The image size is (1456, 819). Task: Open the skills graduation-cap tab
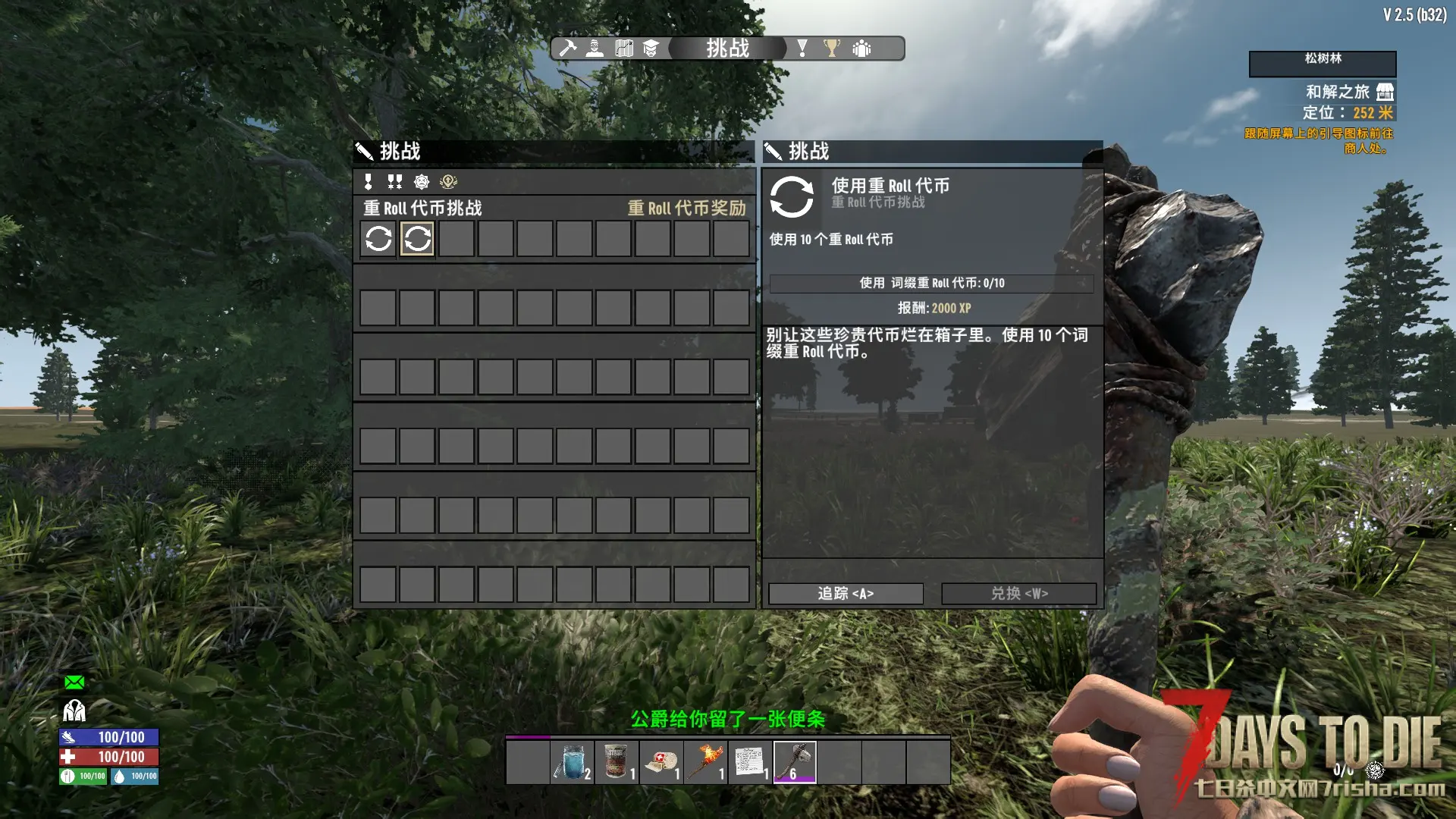[651, 49]
